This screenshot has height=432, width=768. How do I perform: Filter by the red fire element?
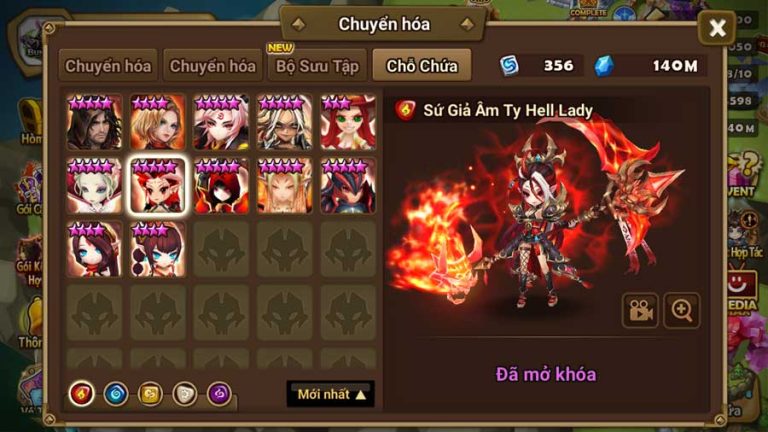[81, 394]
